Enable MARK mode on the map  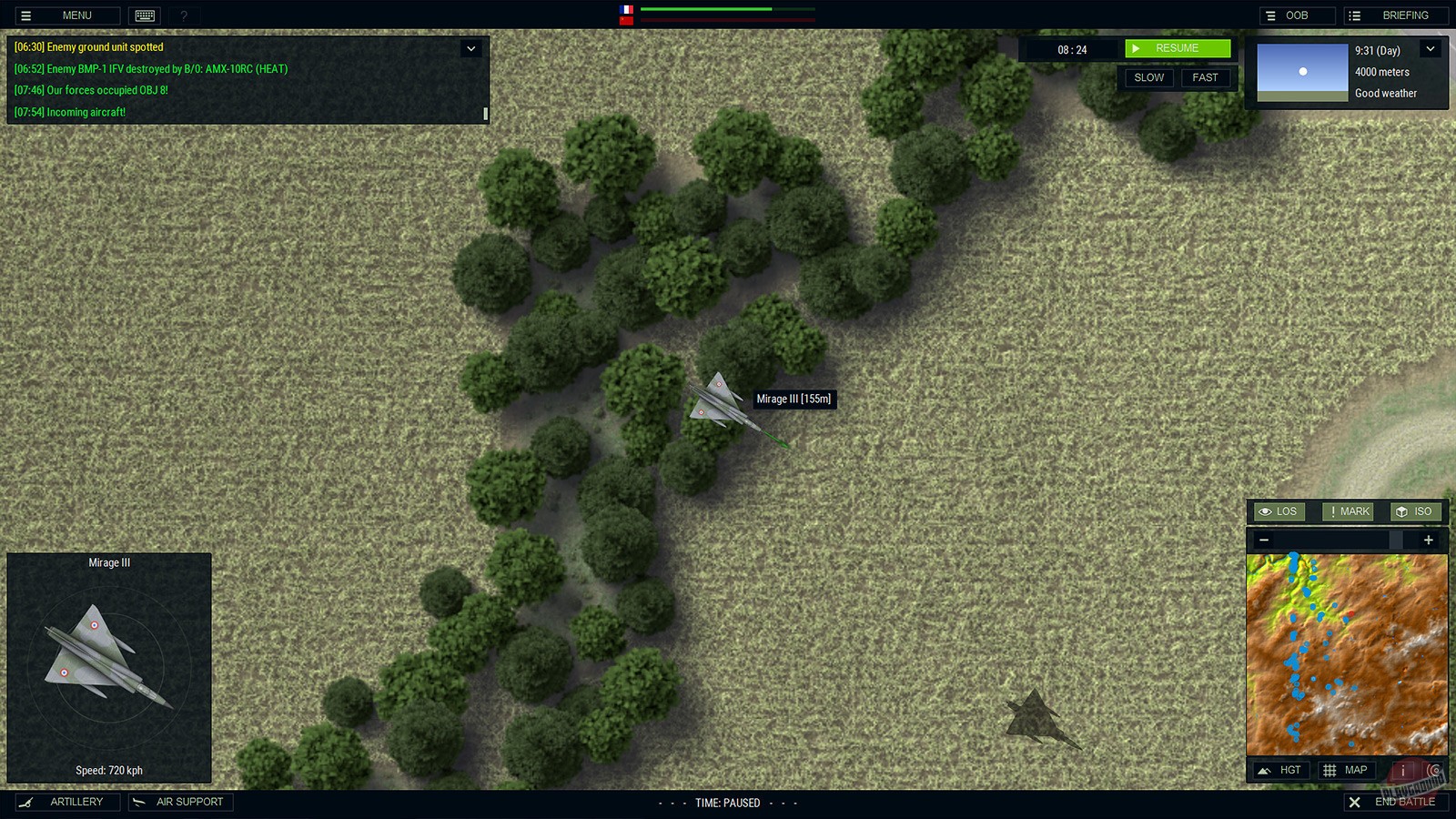tap(1347, 511)
